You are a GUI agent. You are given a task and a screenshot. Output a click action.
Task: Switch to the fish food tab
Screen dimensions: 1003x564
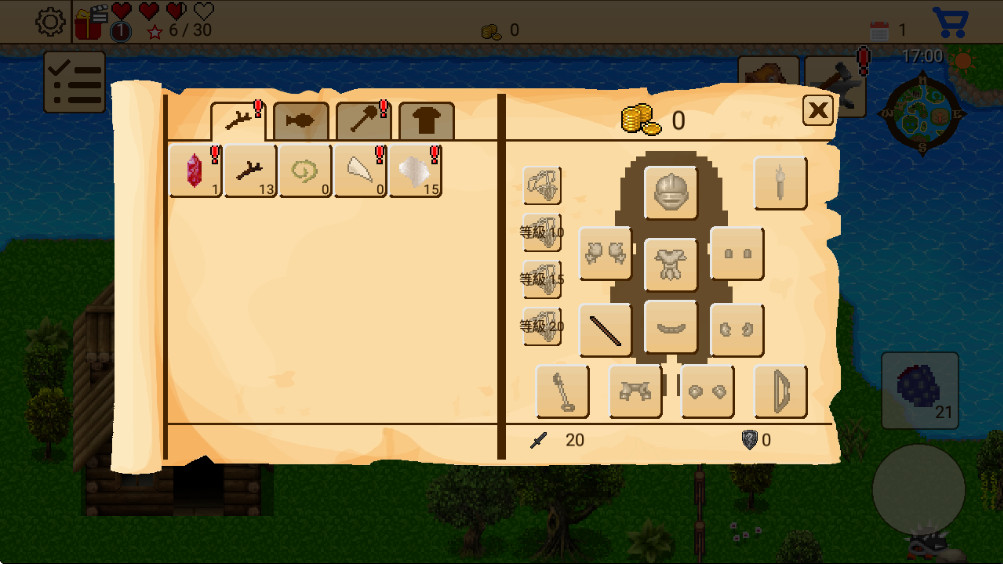(x=300, y=121)
